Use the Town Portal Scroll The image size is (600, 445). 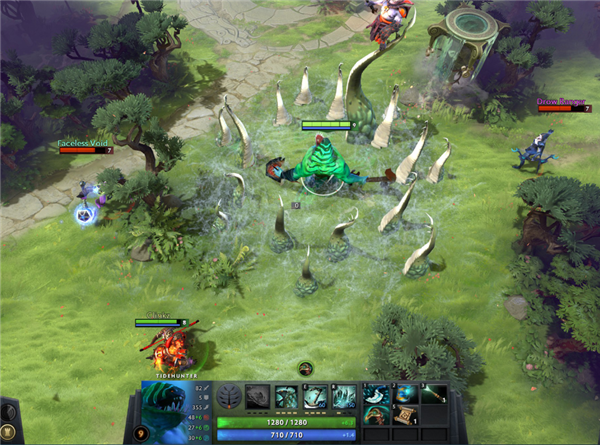(x=406, y=416)
